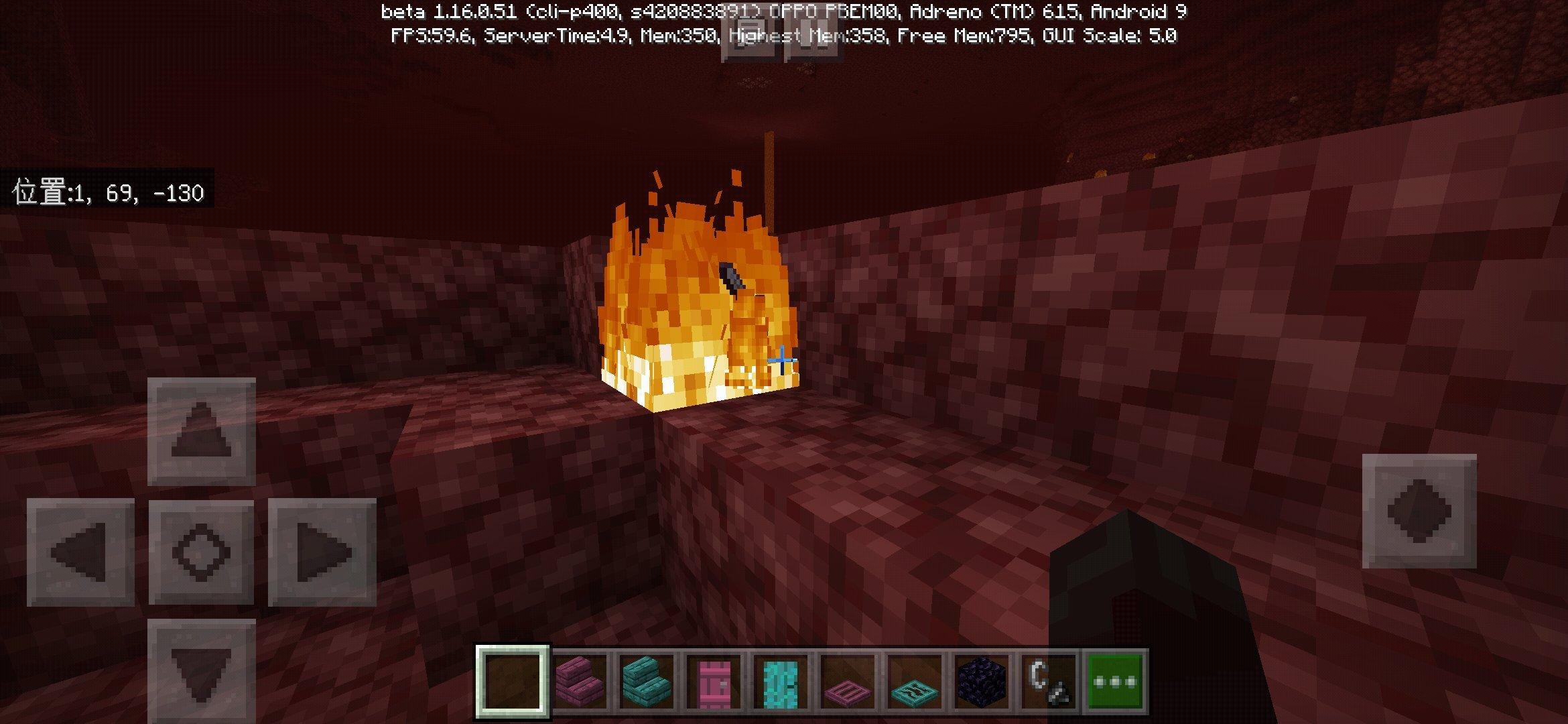The image size is (1568, 724).
Task: Select the empty highlighted hotbar slot
Action: click(x=513, y=682)
